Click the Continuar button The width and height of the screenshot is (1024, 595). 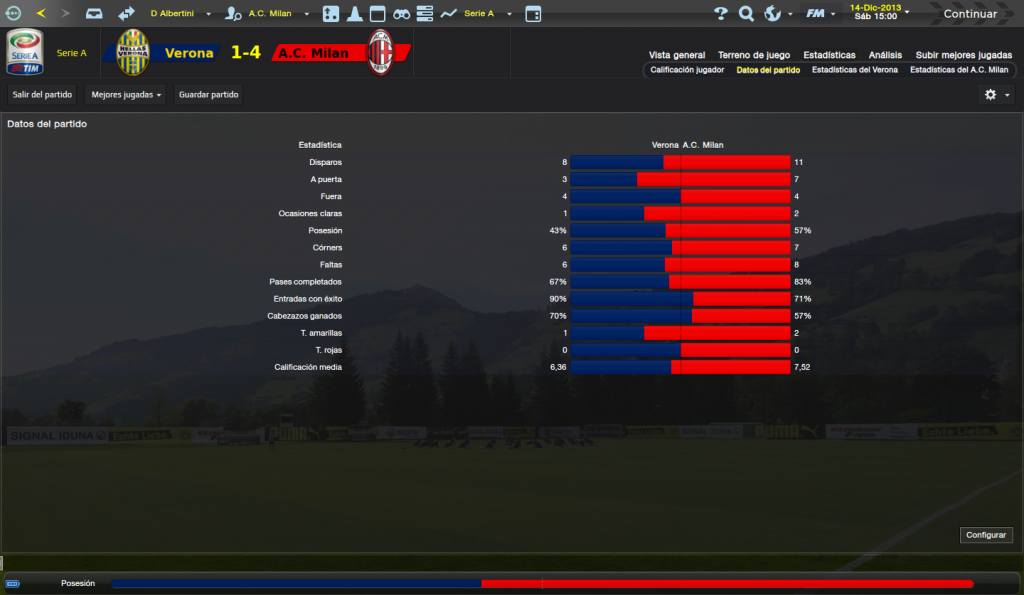point(969,14)
